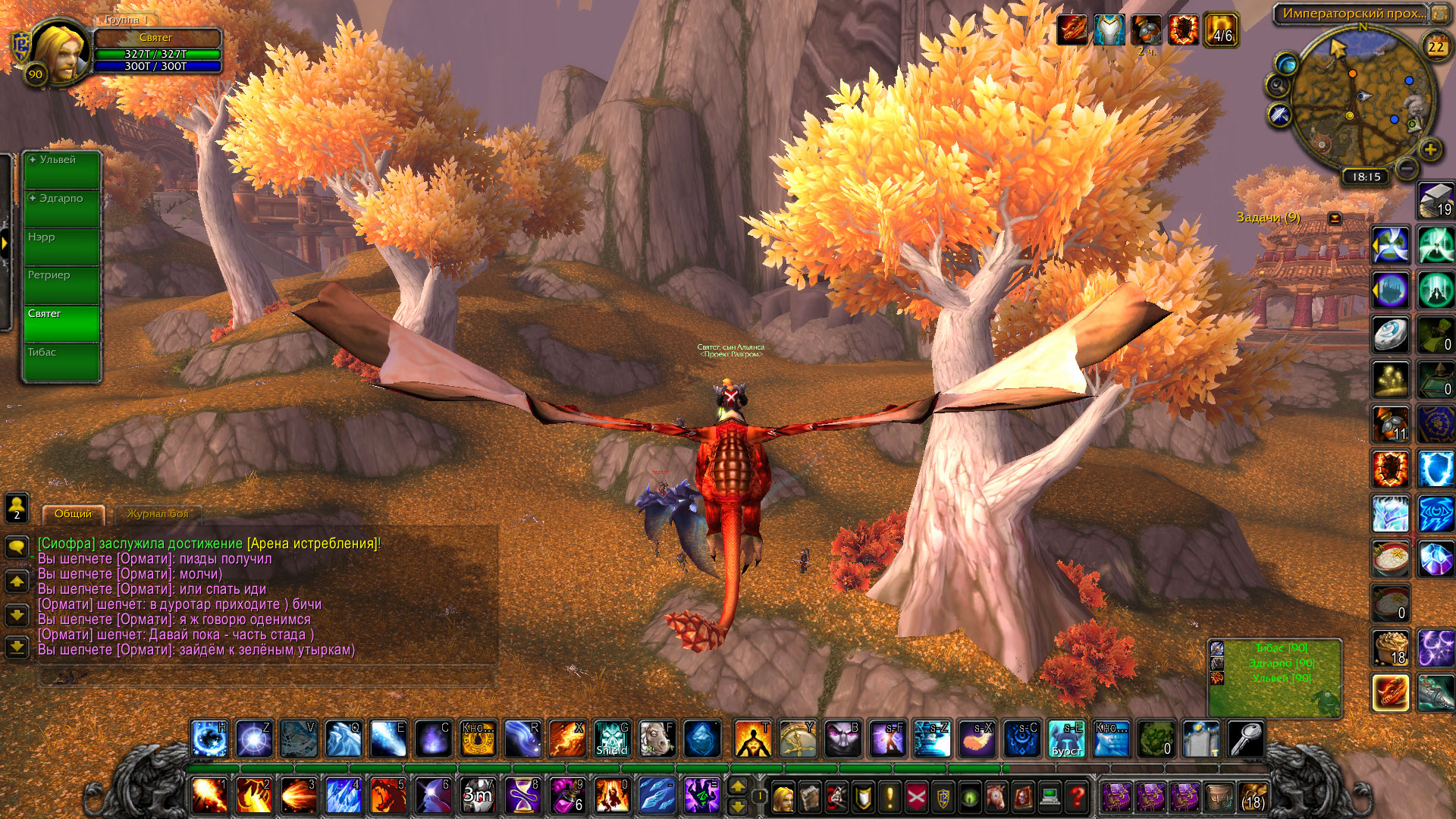Select party member Эдгарпо in raid frame

pos(61,209)
